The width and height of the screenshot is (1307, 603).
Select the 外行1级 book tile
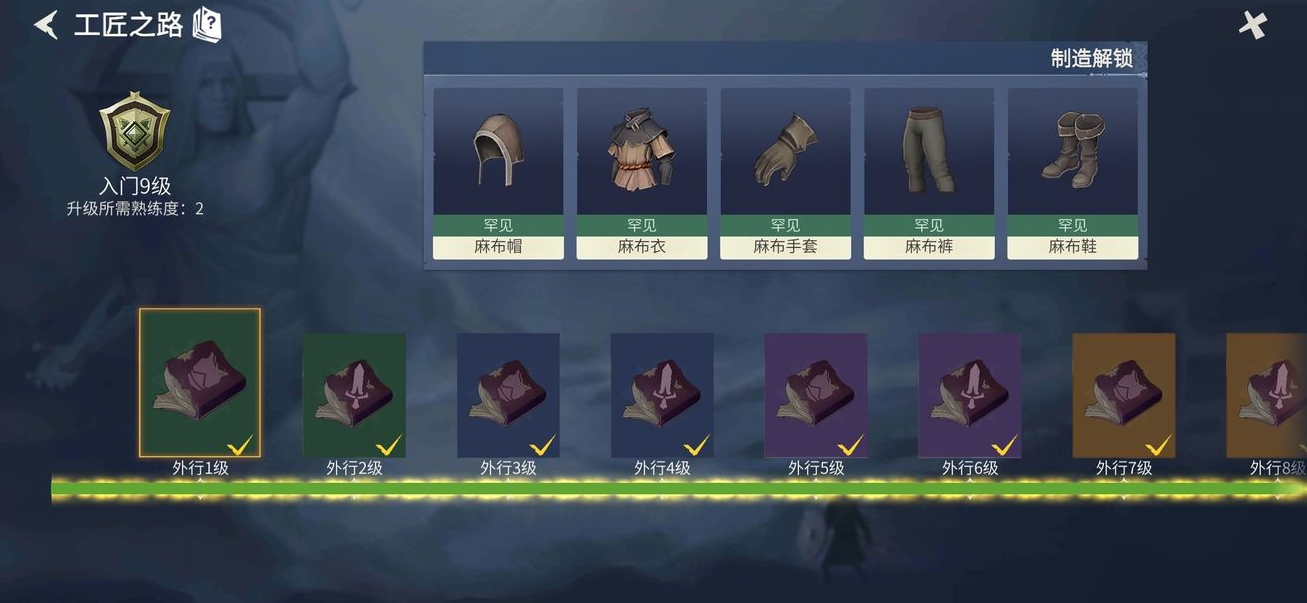pyautogui.click(x=200, y=382)
